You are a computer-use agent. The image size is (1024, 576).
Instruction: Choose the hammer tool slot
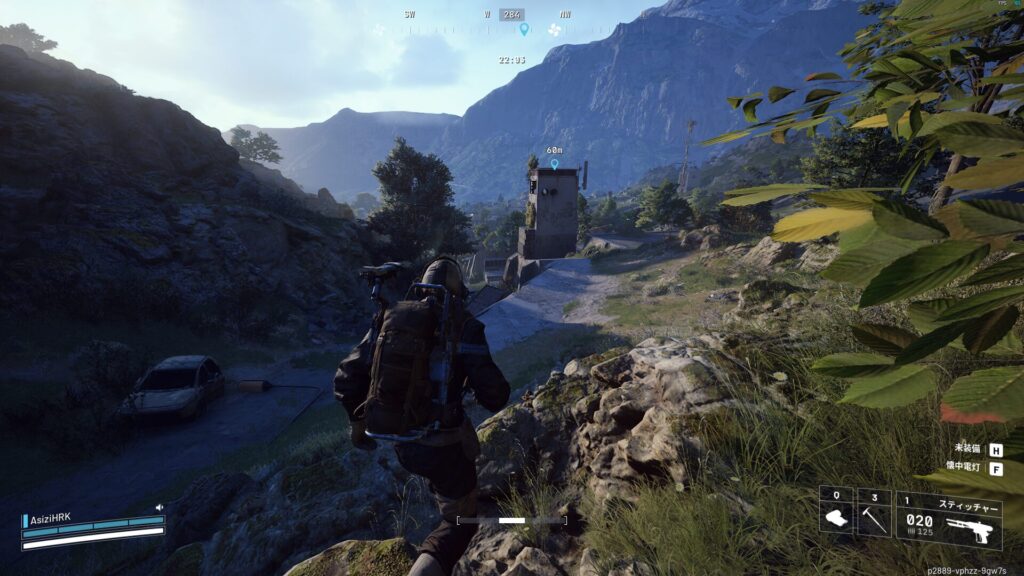(874, 513)
